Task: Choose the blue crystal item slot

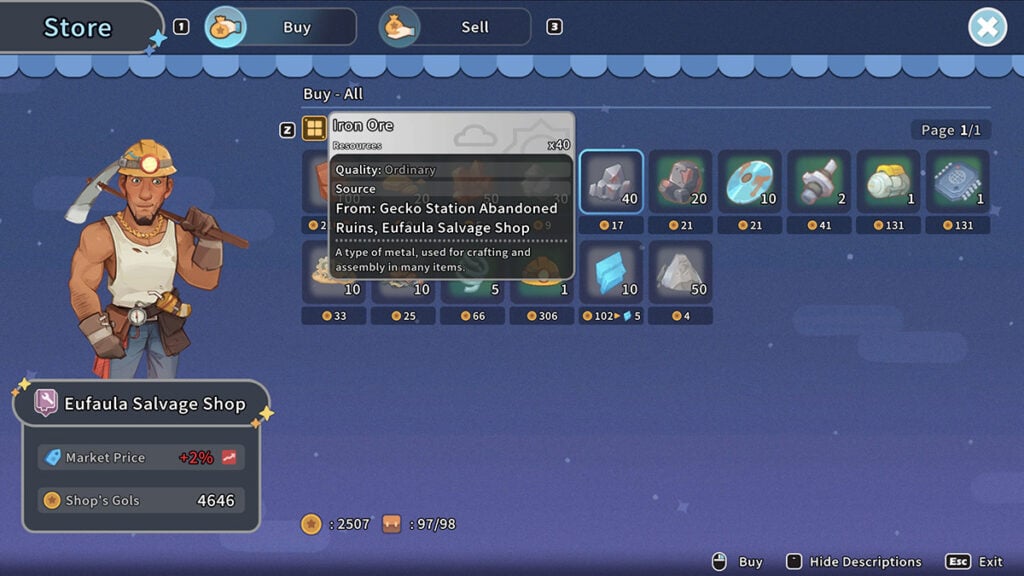Action: click(611, 272)
